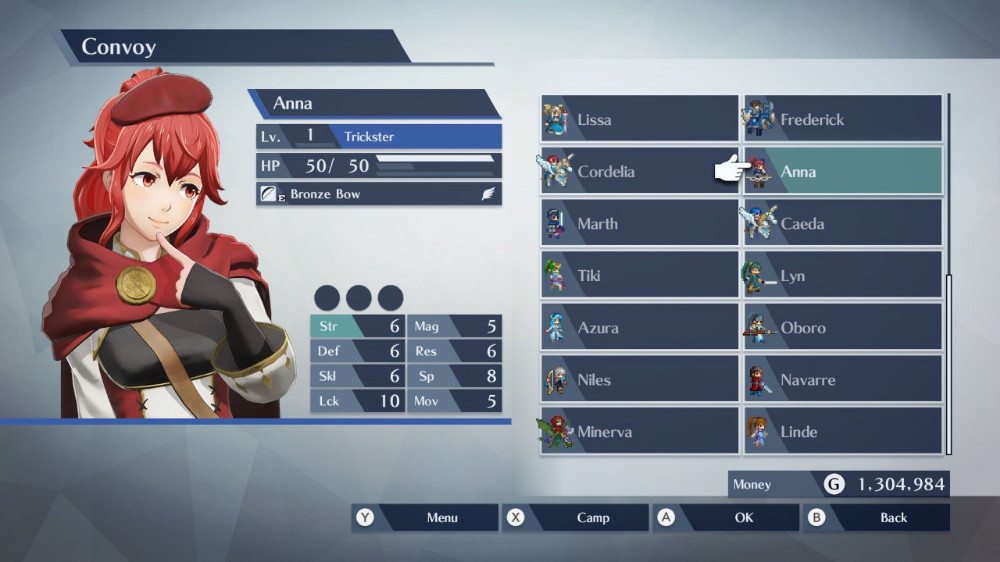Click the Bronze Bow equipped weapon row
1000x562 pixels.
click(x=379, y=194)
